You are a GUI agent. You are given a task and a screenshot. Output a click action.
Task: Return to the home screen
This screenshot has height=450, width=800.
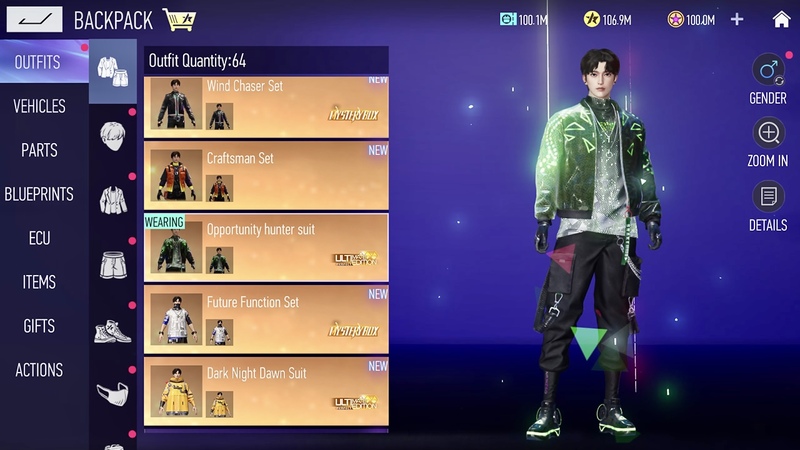[x=781, y=19]
